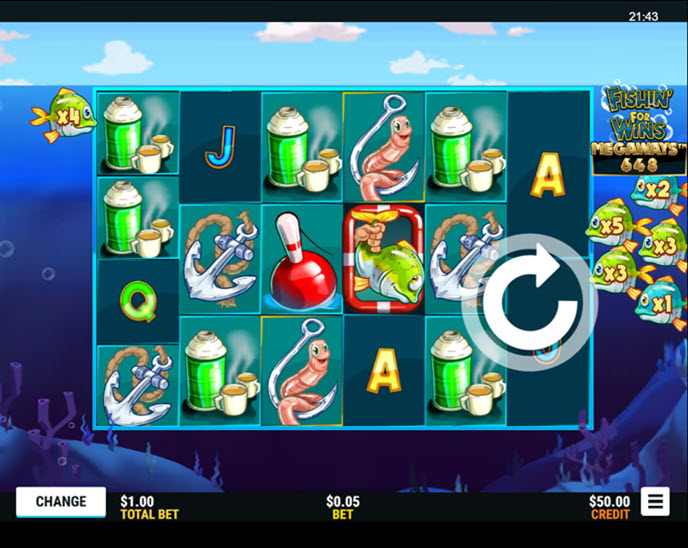Change the total bet amount

pos(61,502)
